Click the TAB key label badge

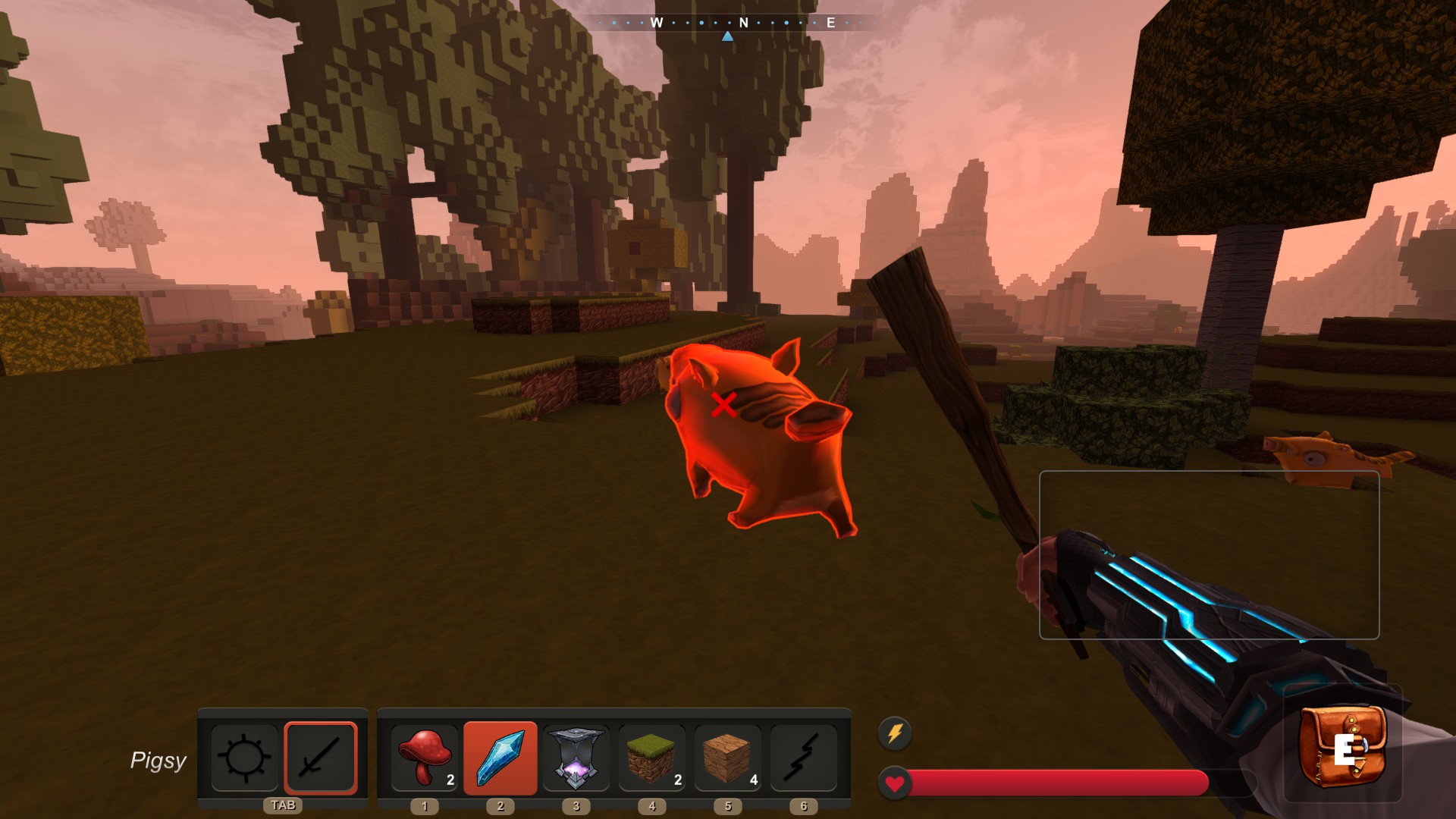pyautogui.click(x=283, y=806)
